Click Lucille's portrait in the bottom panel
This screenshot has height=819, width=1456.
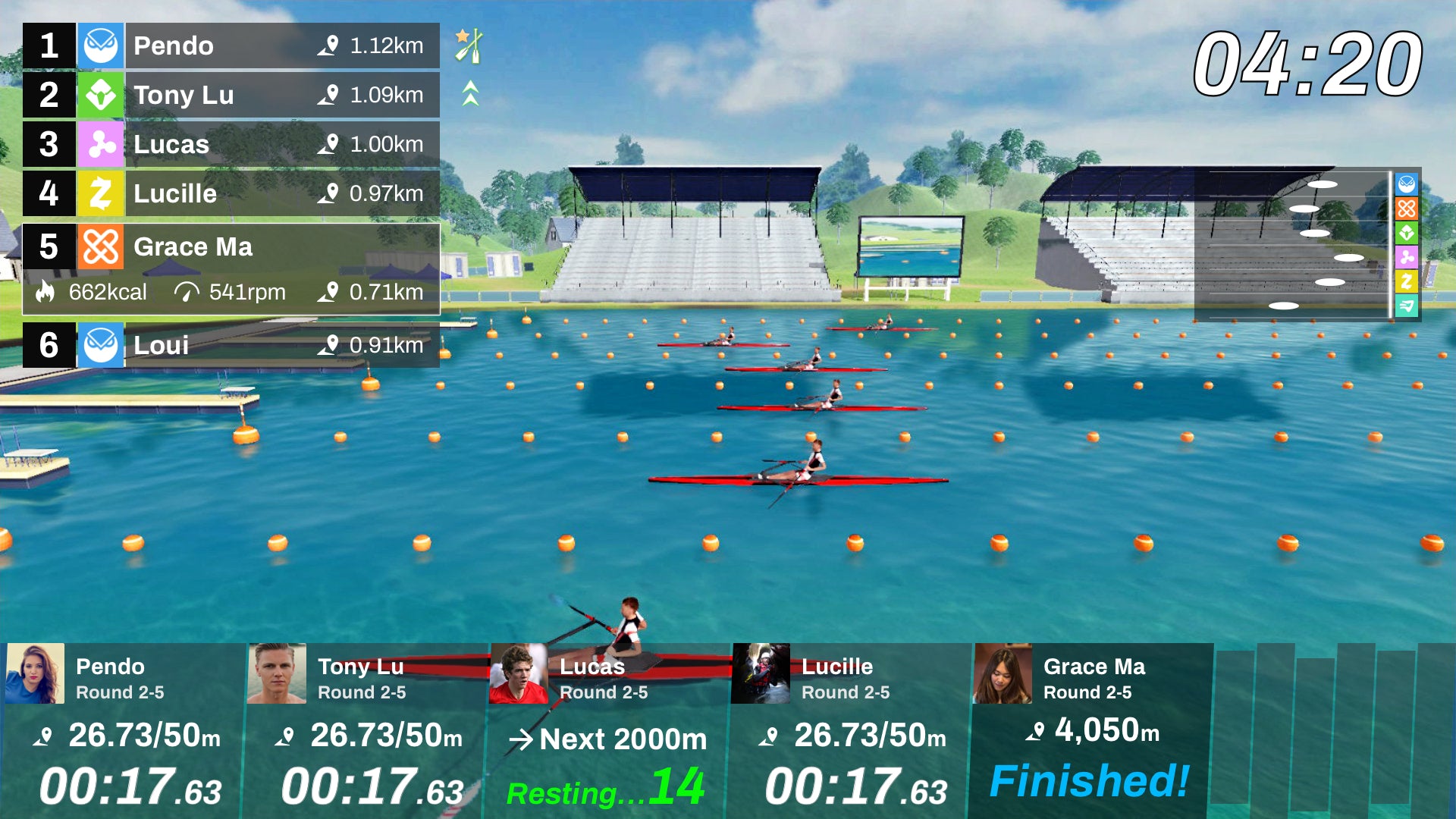761,673
